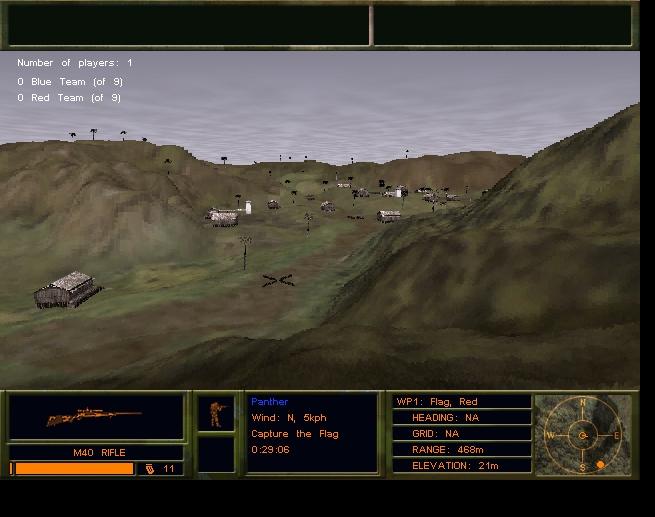The width and height of the screenshot is (655, 517).
Task: Select the M40 rifle weapon icon
Action: click(95, 417)
